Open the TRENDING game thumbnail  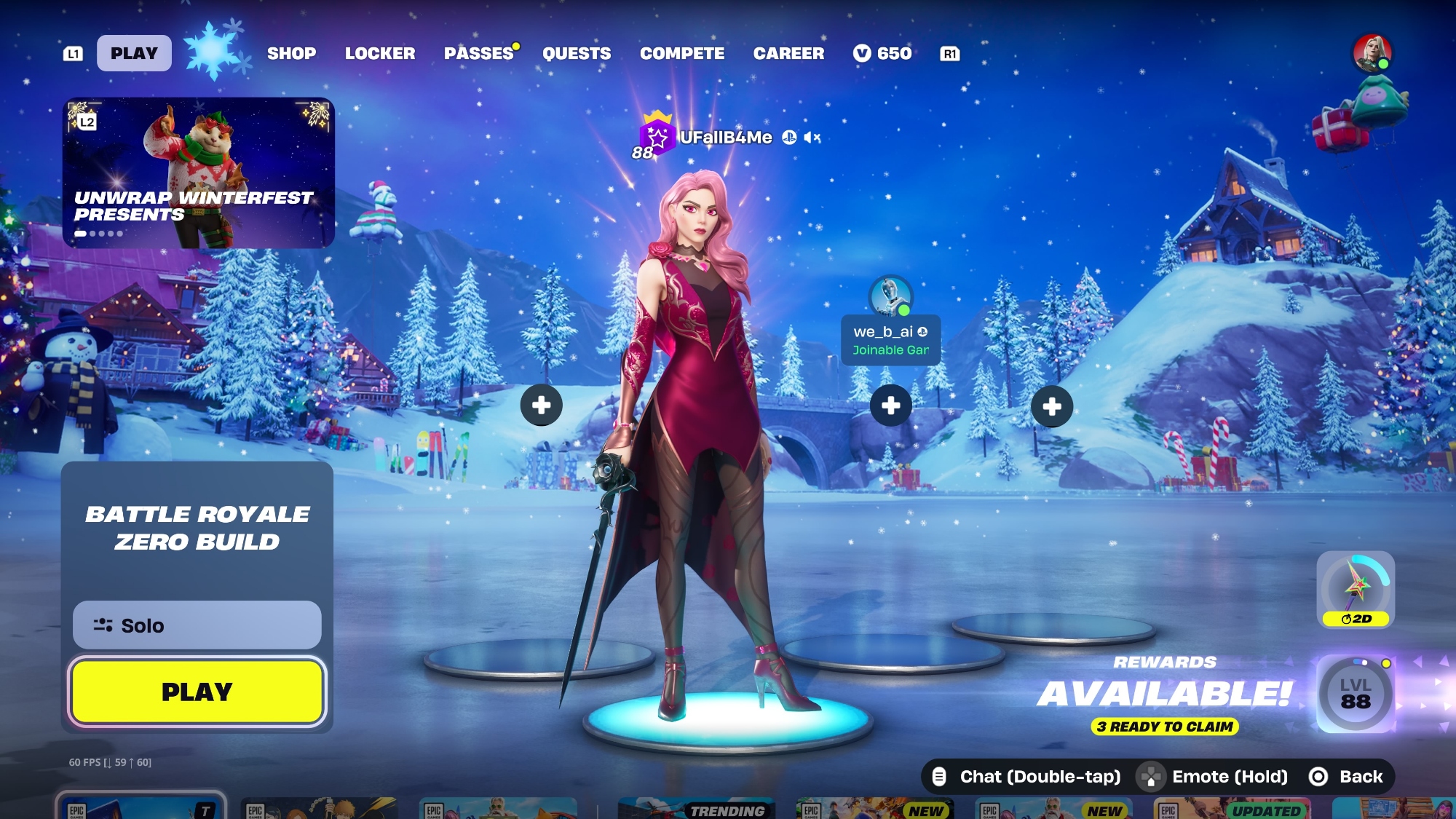696,808
